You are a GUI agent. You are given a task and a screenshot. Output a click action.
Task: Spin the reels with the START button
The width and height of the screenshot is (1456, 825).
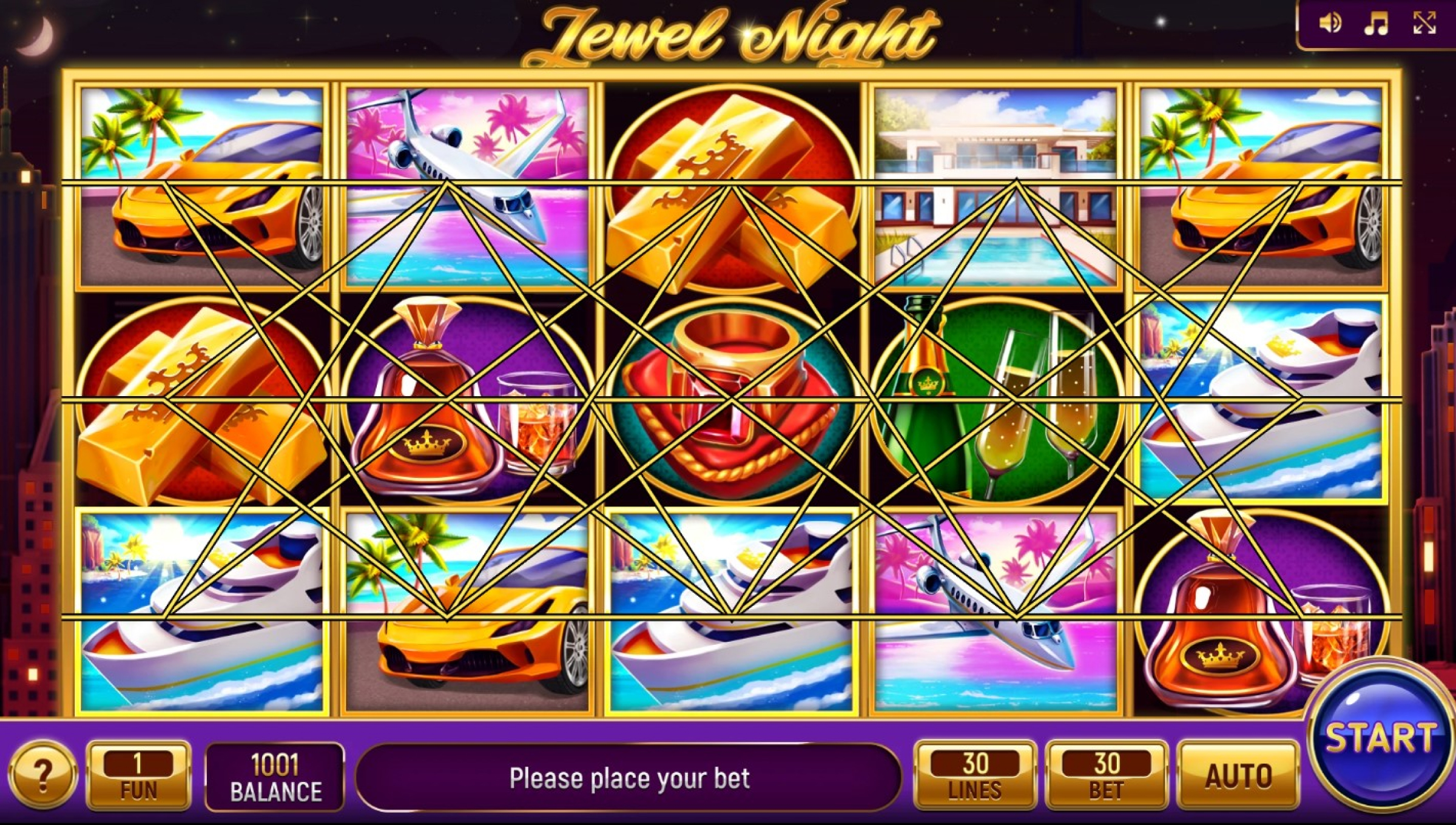tap(1380, 739)
